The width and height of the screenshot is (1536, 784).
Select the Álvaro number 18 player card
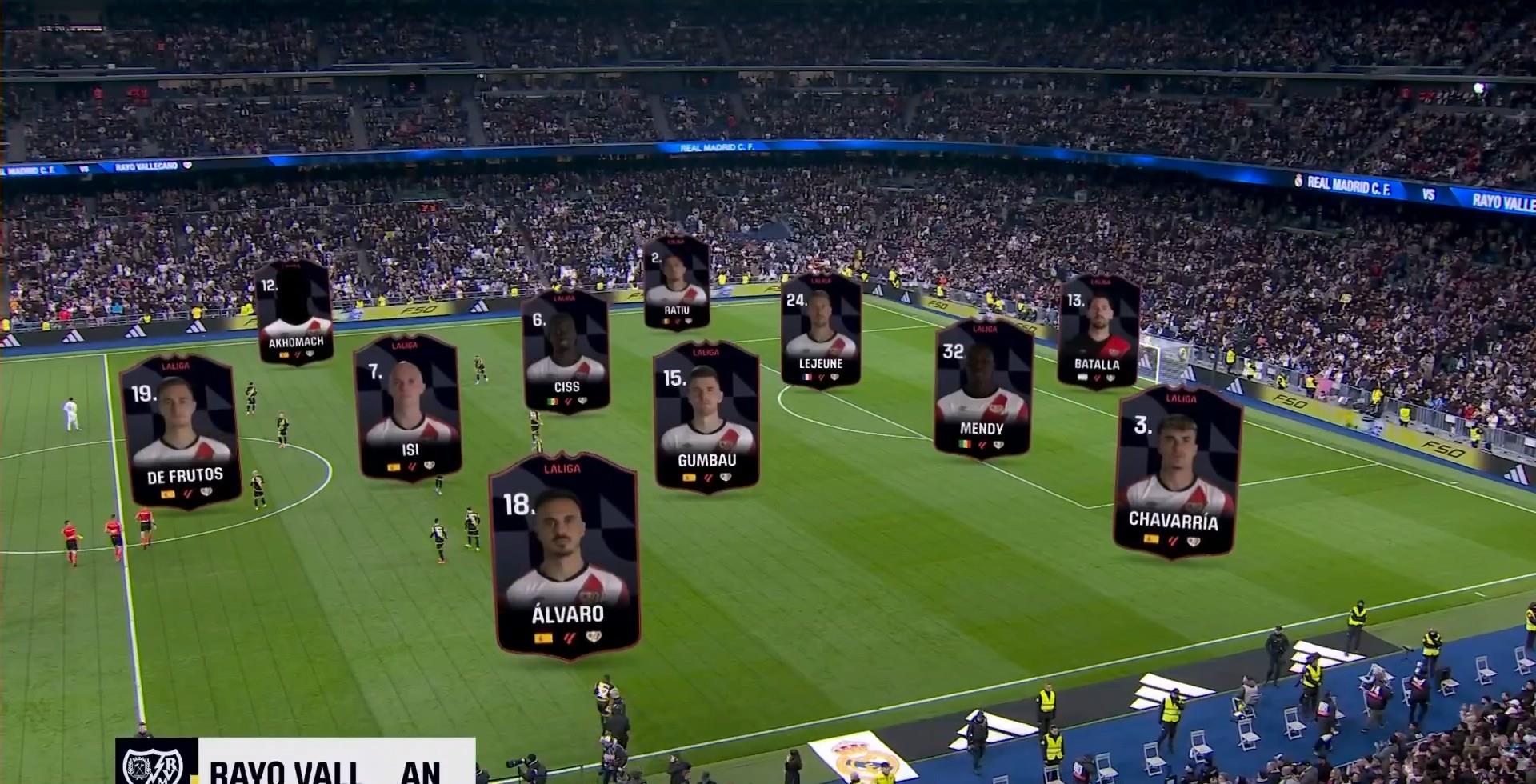point(565,557)
